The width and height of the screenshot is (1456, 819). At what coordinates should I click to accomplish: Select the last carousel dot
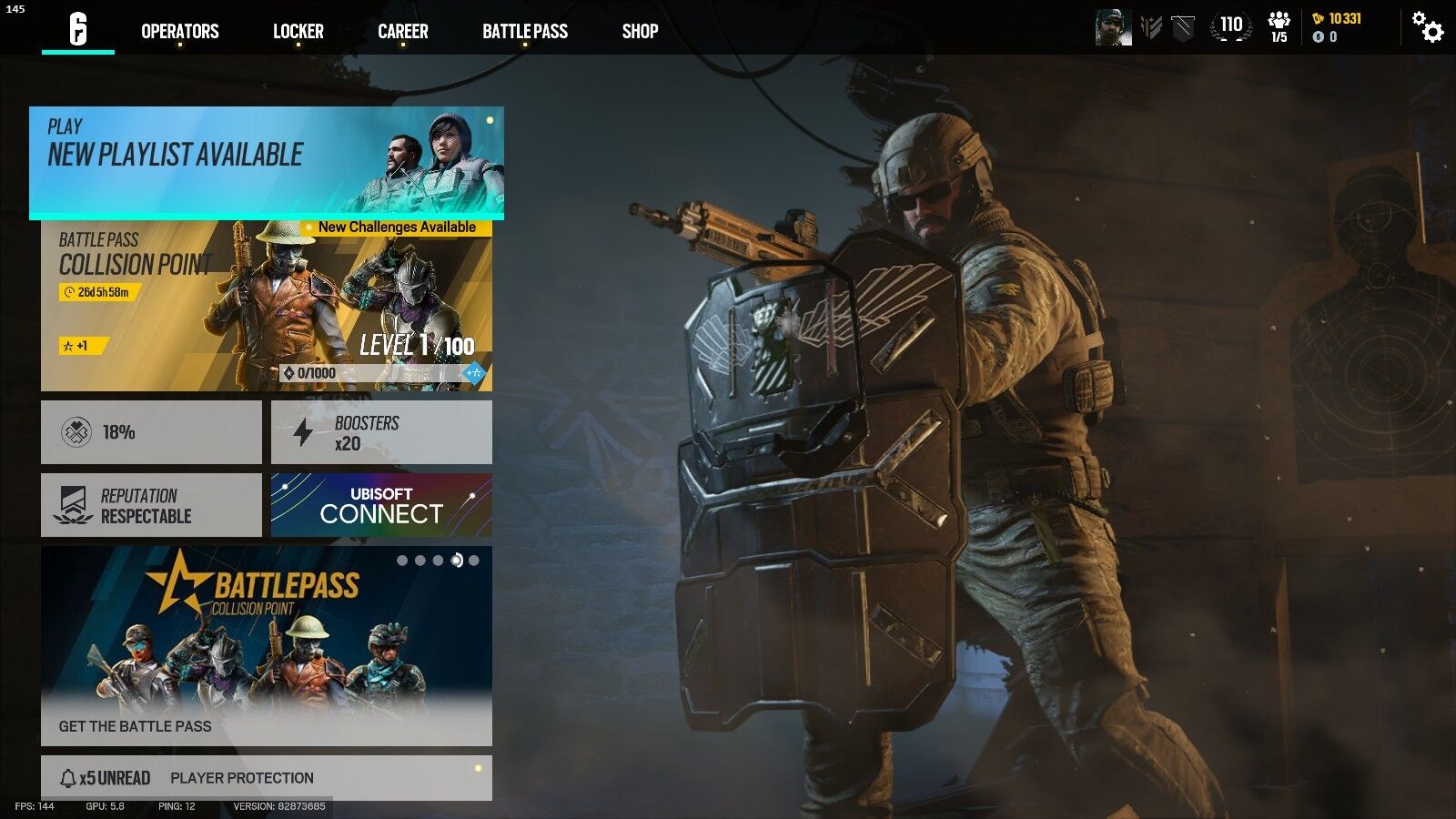[475, 561]
